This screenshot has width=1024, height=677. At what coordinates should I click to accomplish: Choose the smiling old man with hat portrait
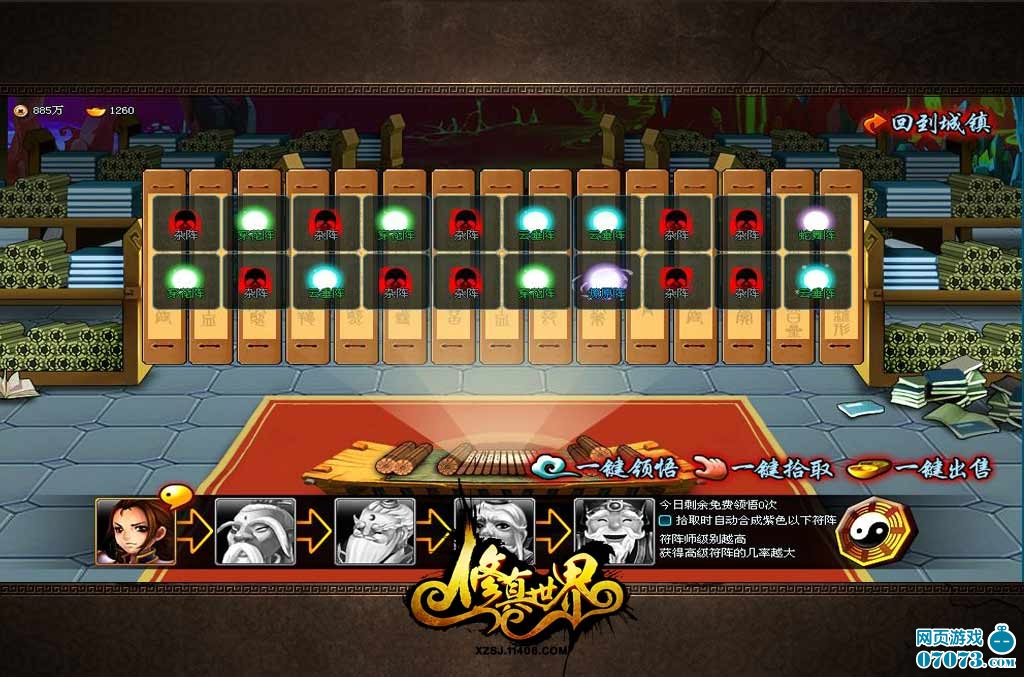pyautogui.click(x=613, y=531)
